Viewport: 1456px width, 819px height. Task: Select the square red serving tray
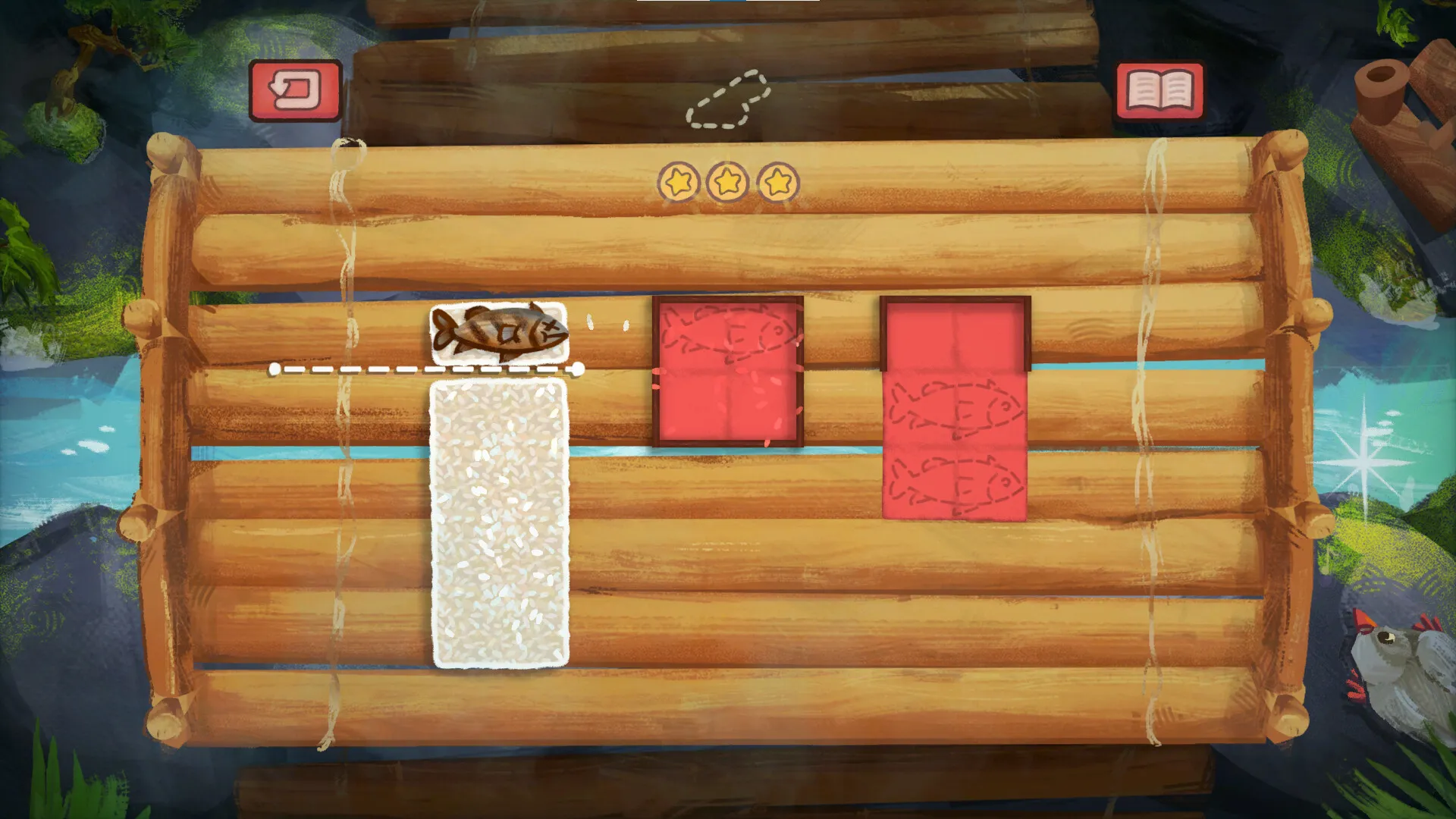tap(728, 372)
